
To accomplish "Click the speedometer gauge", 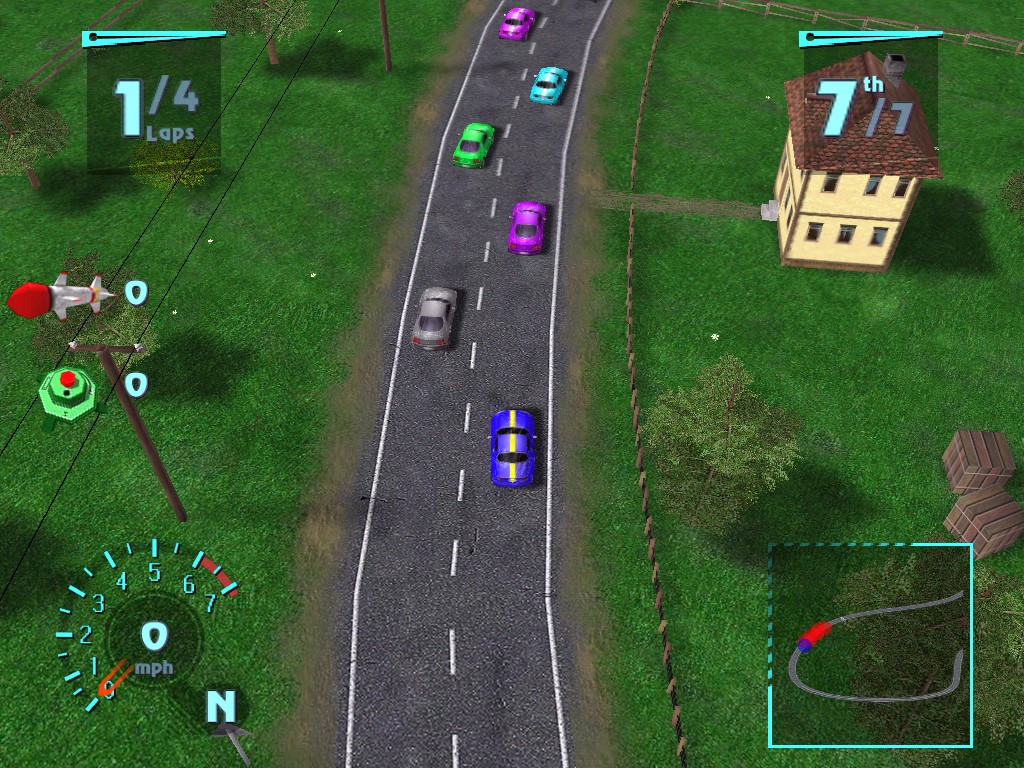I will pyautogui.click(x=152, y=625).
